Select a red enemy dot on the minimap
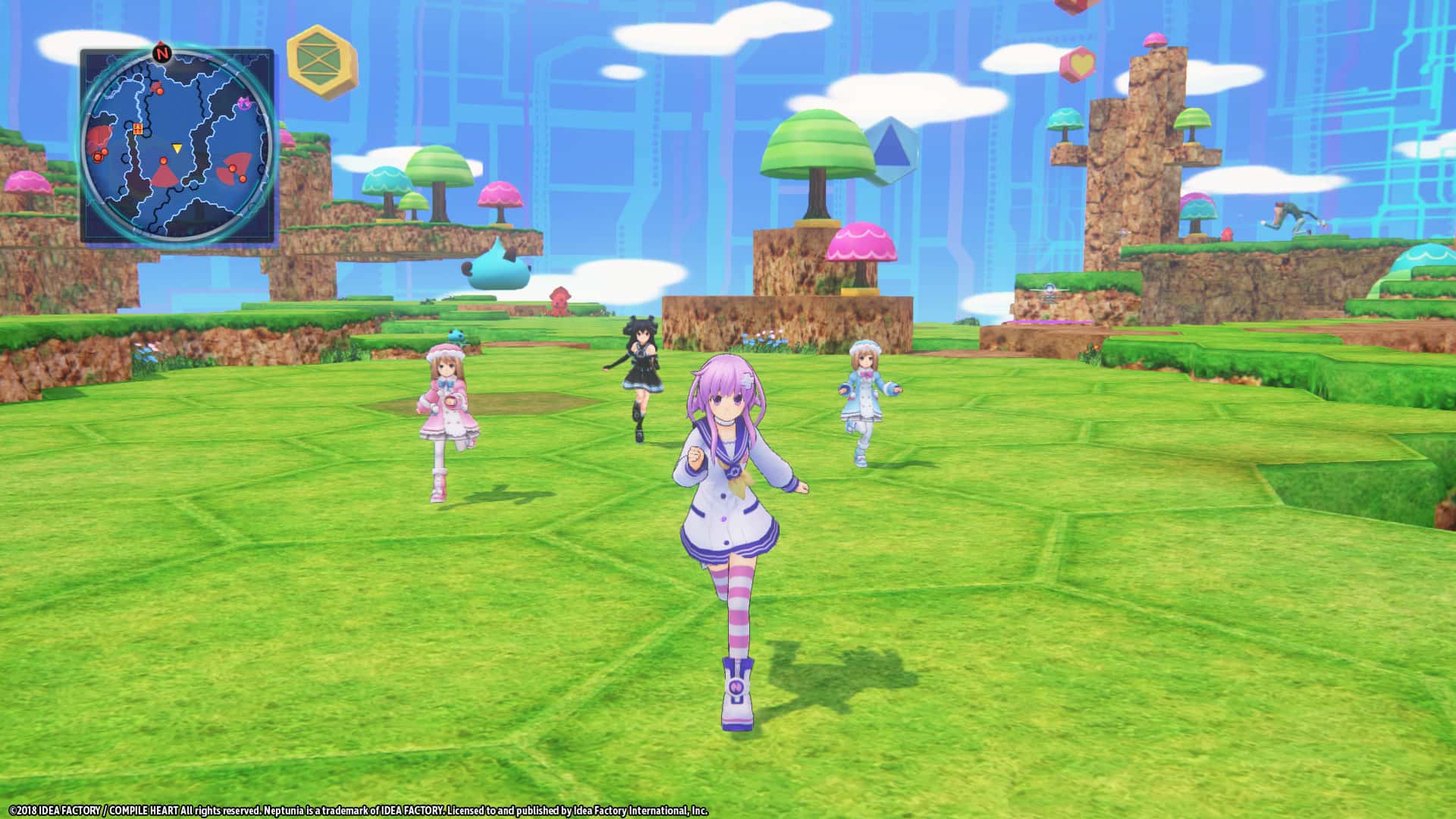 [160, 91]
